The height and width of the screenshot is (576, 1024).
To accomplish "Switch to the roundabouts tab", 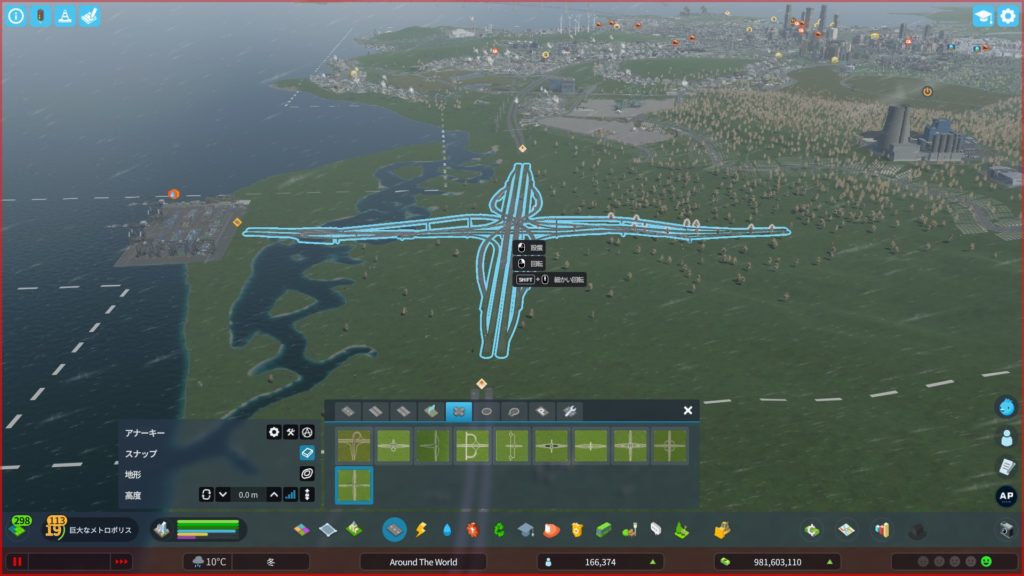I will click(x=487, y=411).
